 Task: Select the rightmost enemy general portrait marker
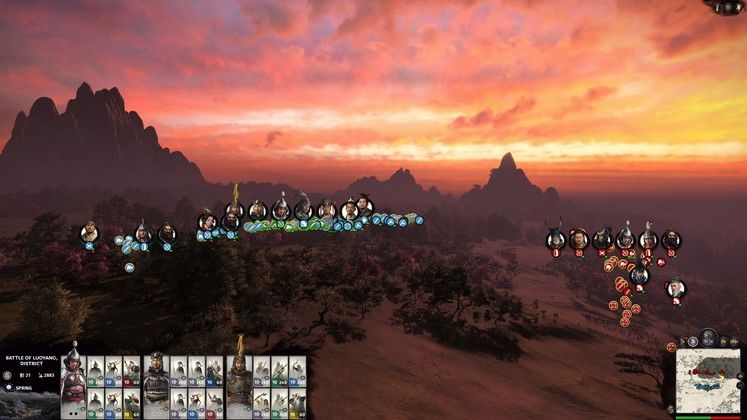[x=671, y=240]
